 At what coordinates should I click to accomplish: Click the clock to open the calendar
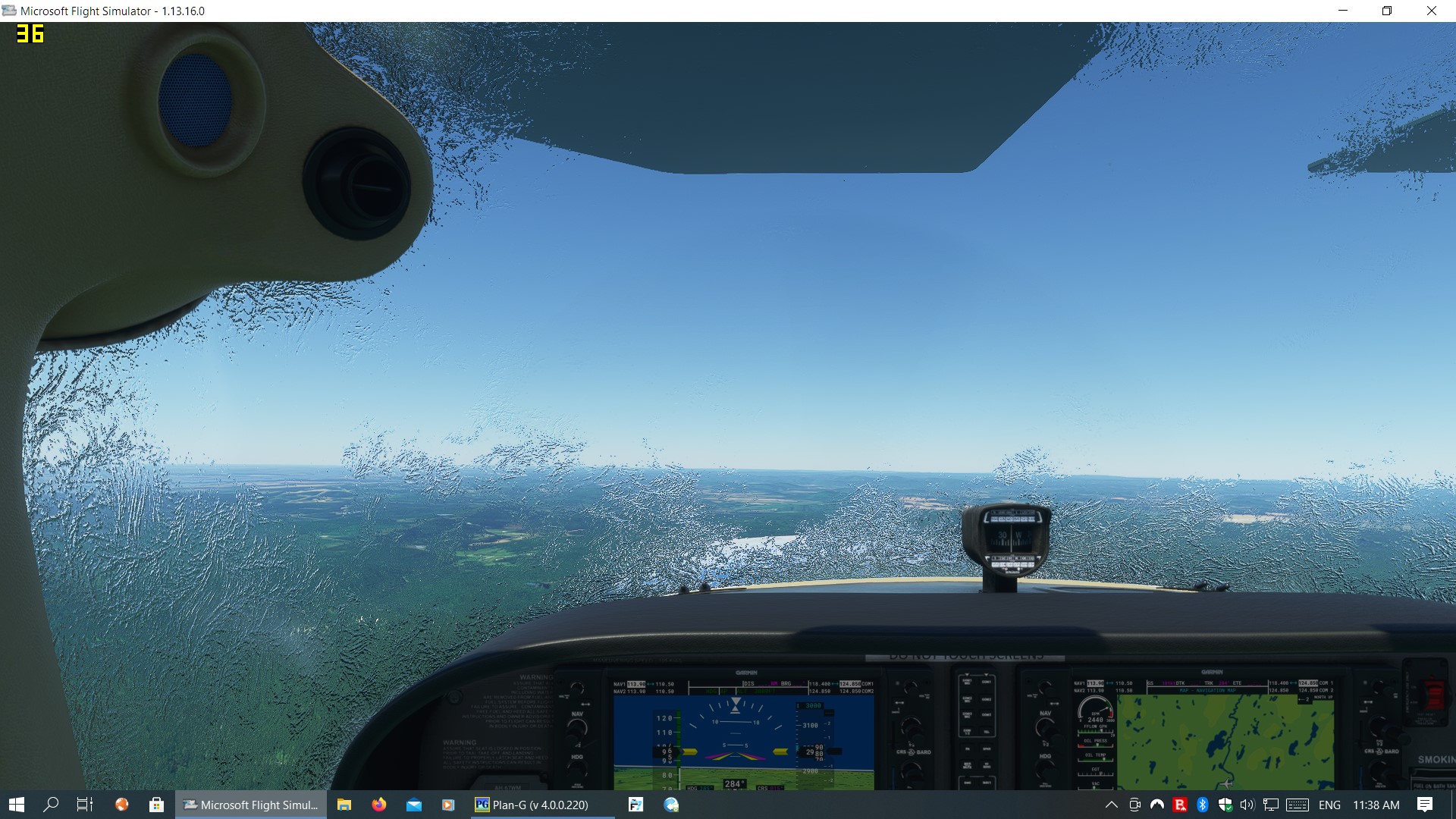click(1376, 805)
